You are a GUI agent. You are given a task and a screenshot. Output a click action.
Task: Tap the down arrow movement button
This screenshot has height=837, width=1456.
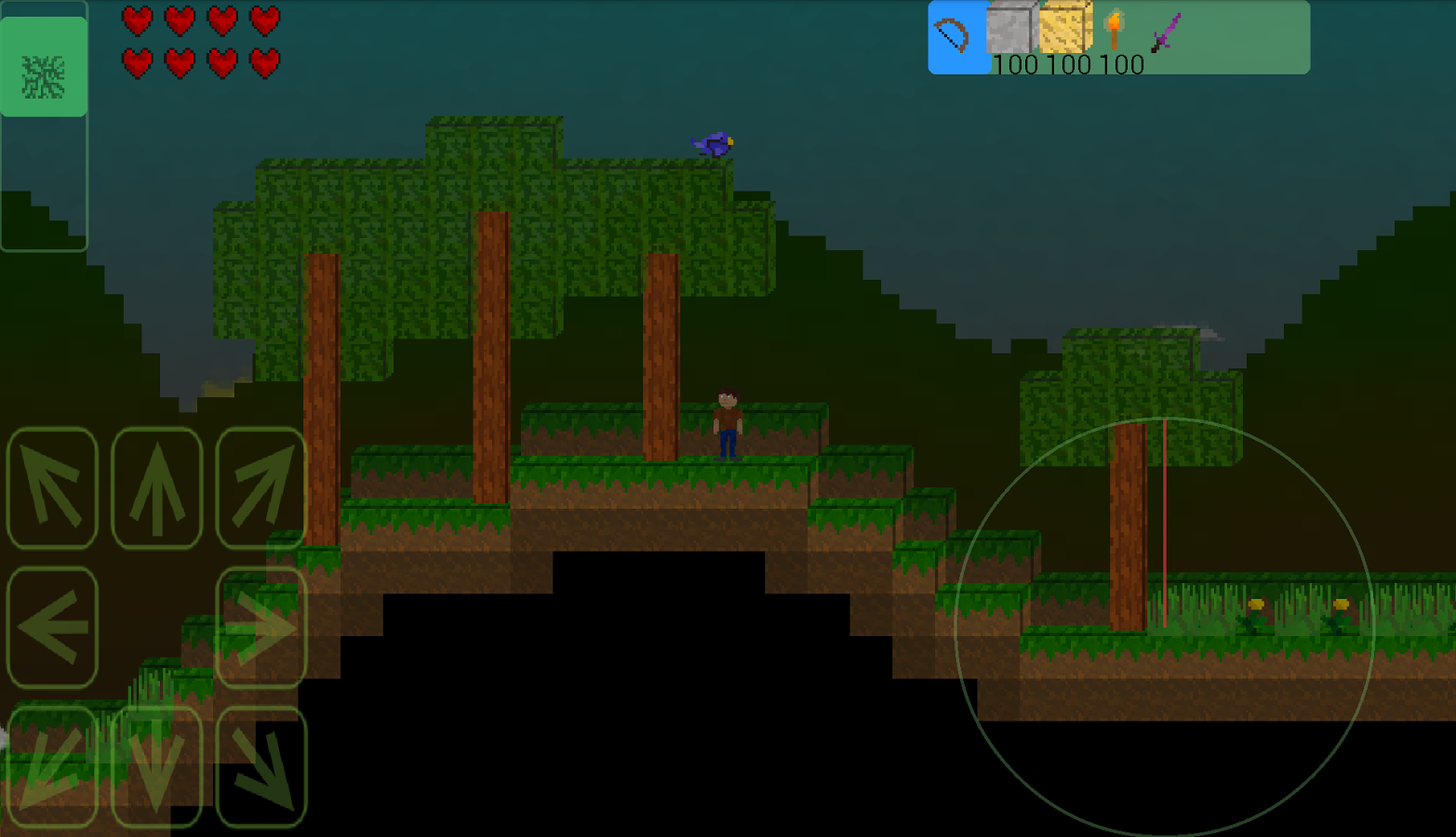tap(156, 766)
